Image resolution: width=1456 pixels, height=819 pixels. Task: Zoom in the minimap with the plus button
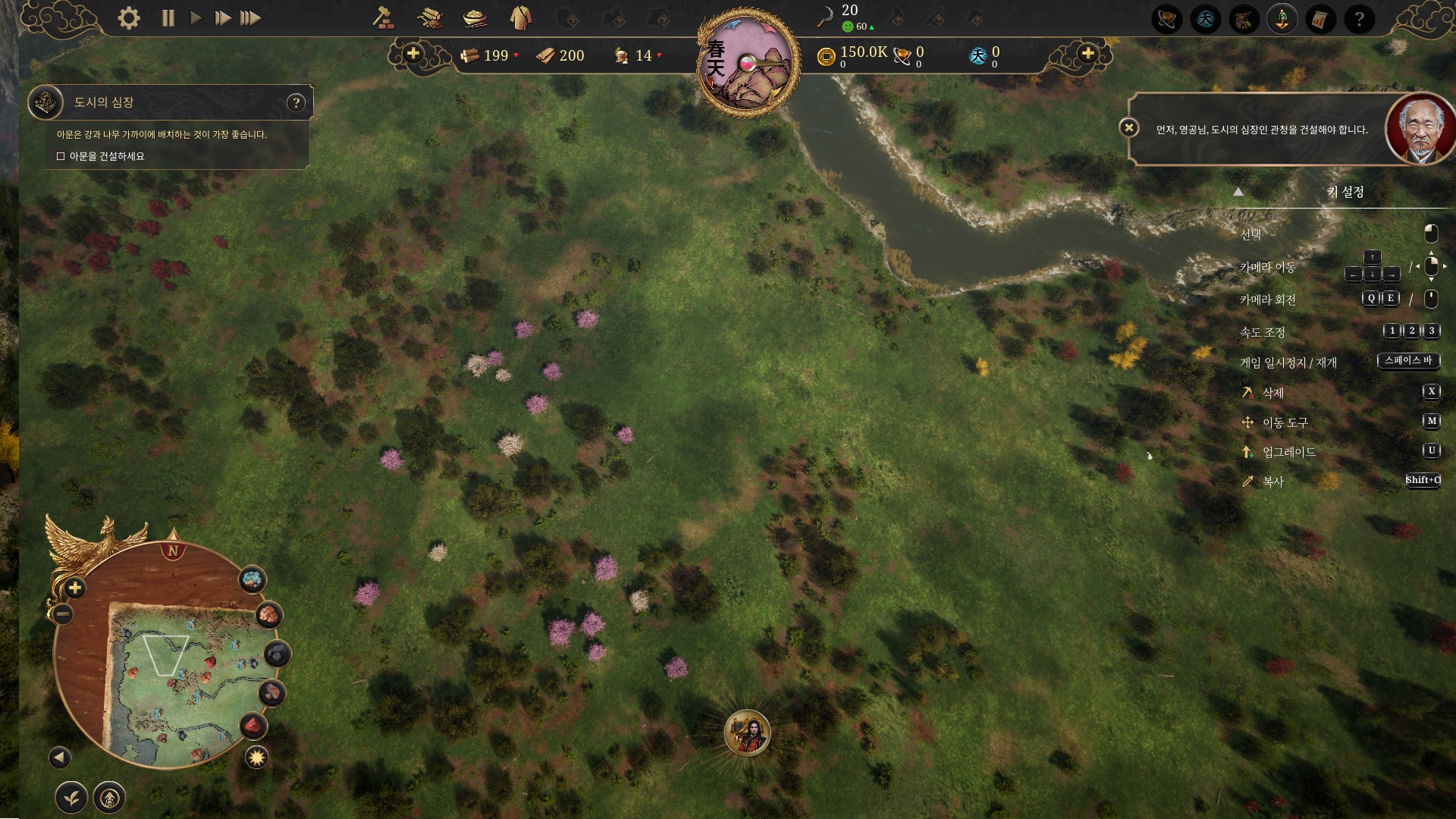click(75, 588)
